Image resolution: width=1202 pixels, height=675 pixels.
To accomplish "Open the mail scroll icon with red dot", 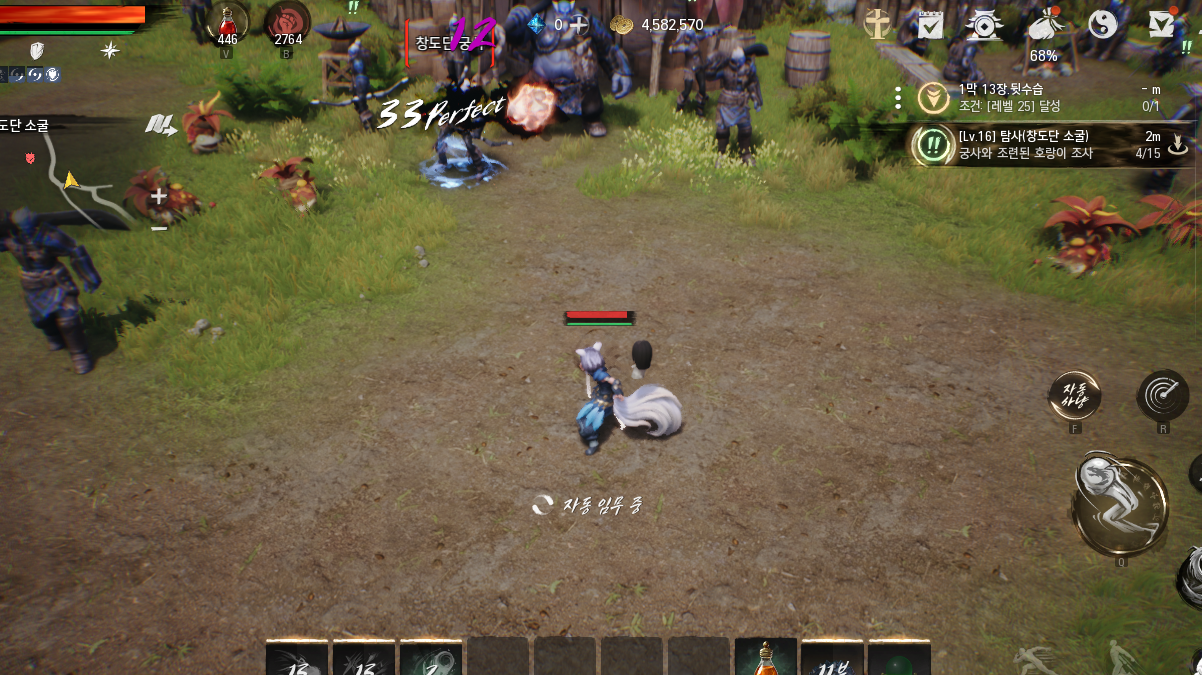I will [1160, 24].
